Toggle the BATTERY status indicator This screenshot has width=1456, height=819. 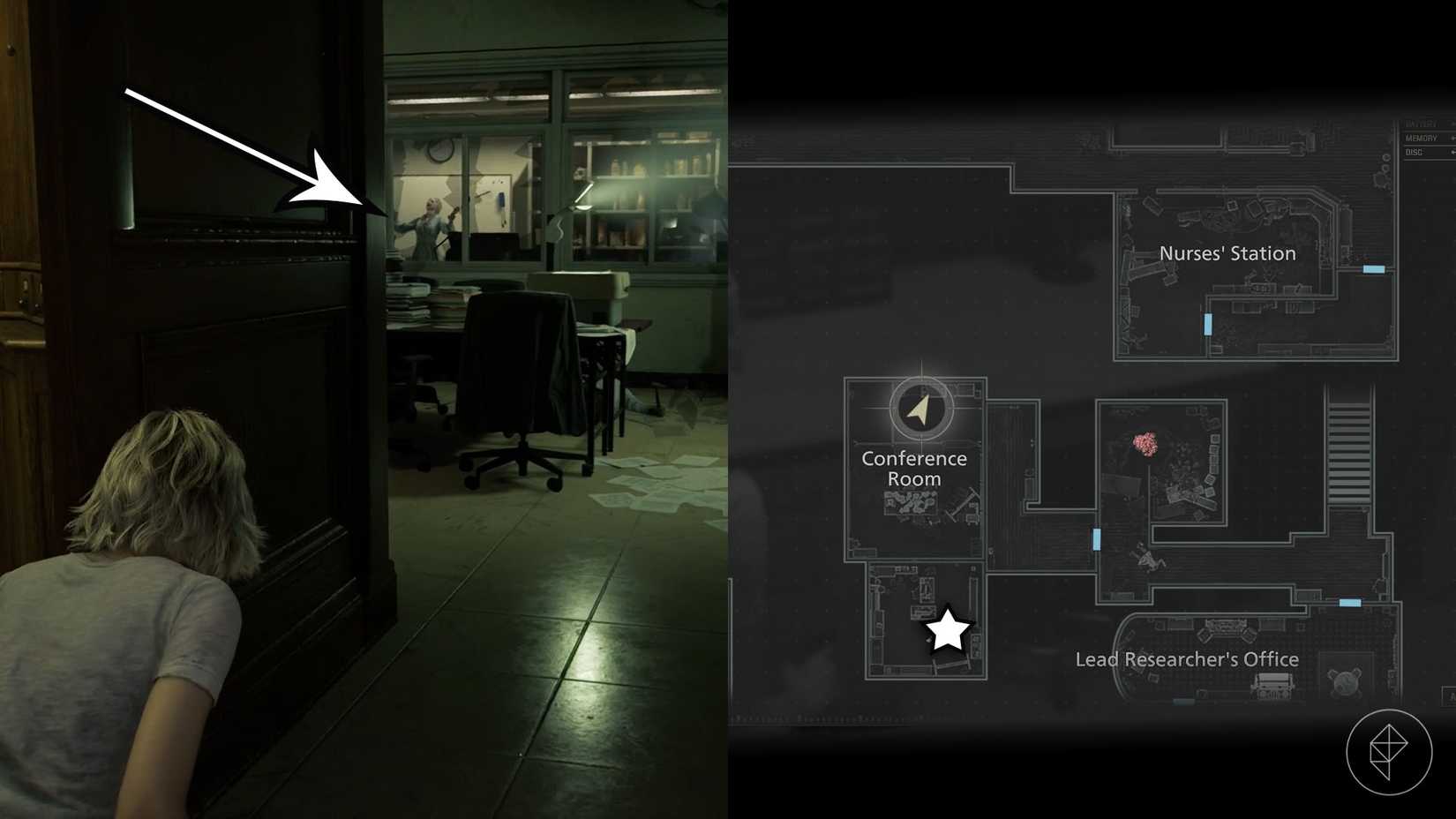[1422, 124]
